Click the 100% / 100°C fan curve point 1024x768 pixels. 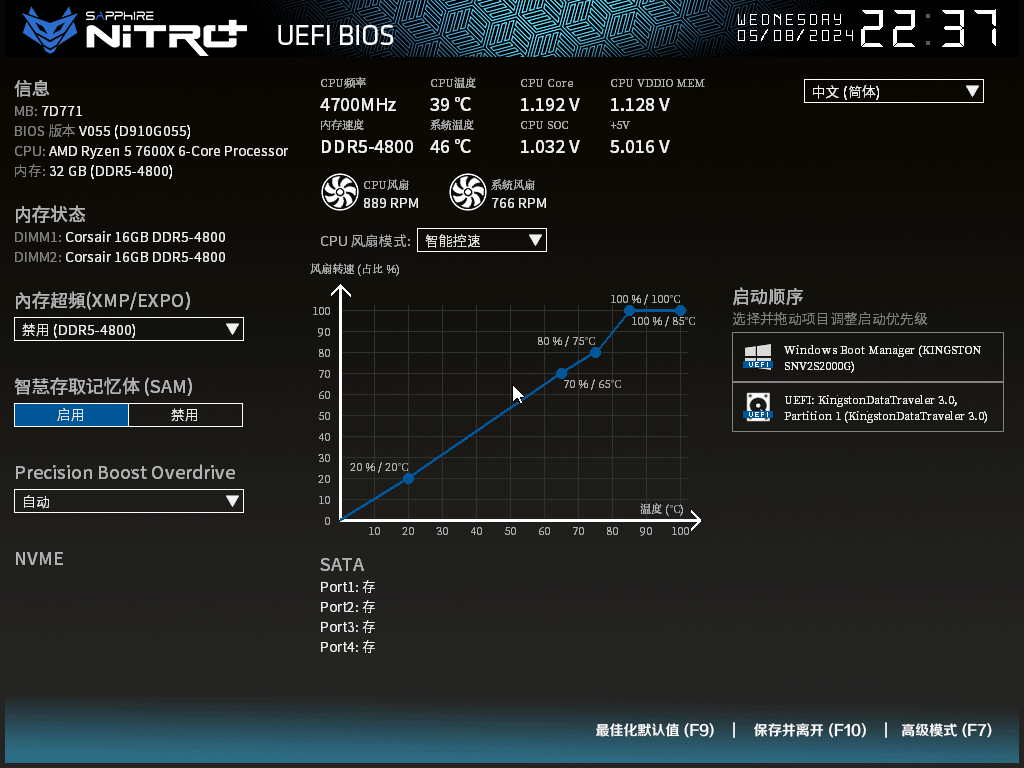(x=680, y=310)
